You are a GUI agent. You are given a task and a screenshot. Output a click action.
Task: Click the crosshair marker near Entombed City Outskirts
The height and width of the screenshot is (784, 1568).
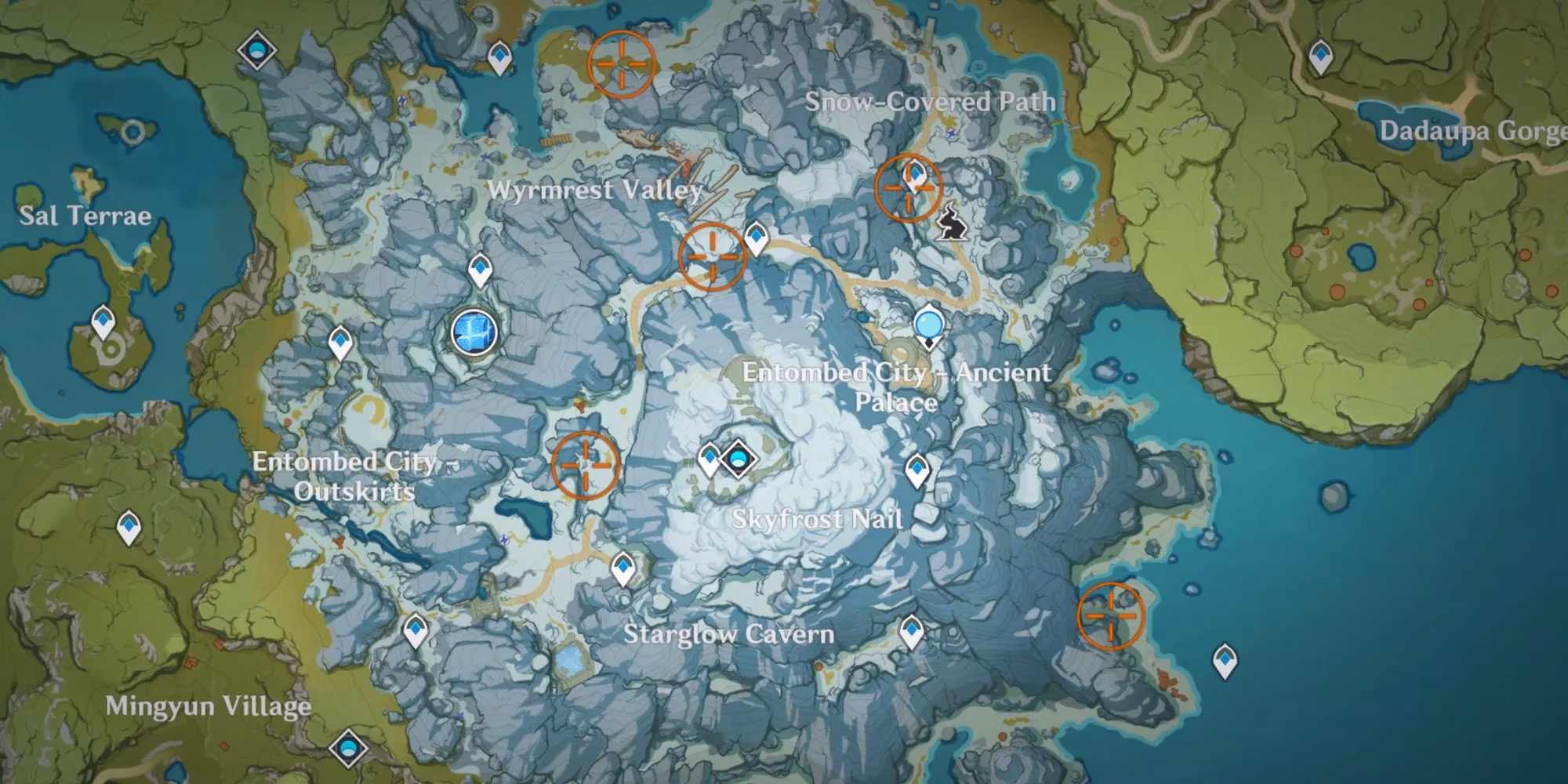[584, 466]
